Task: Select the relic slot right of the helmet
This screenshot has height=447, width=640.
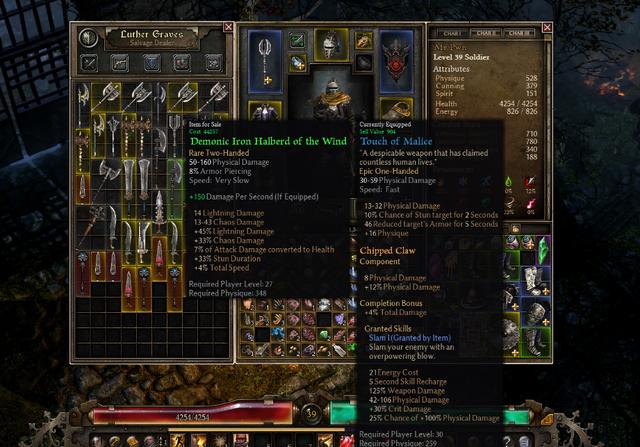Action: (x=362, y=40)
